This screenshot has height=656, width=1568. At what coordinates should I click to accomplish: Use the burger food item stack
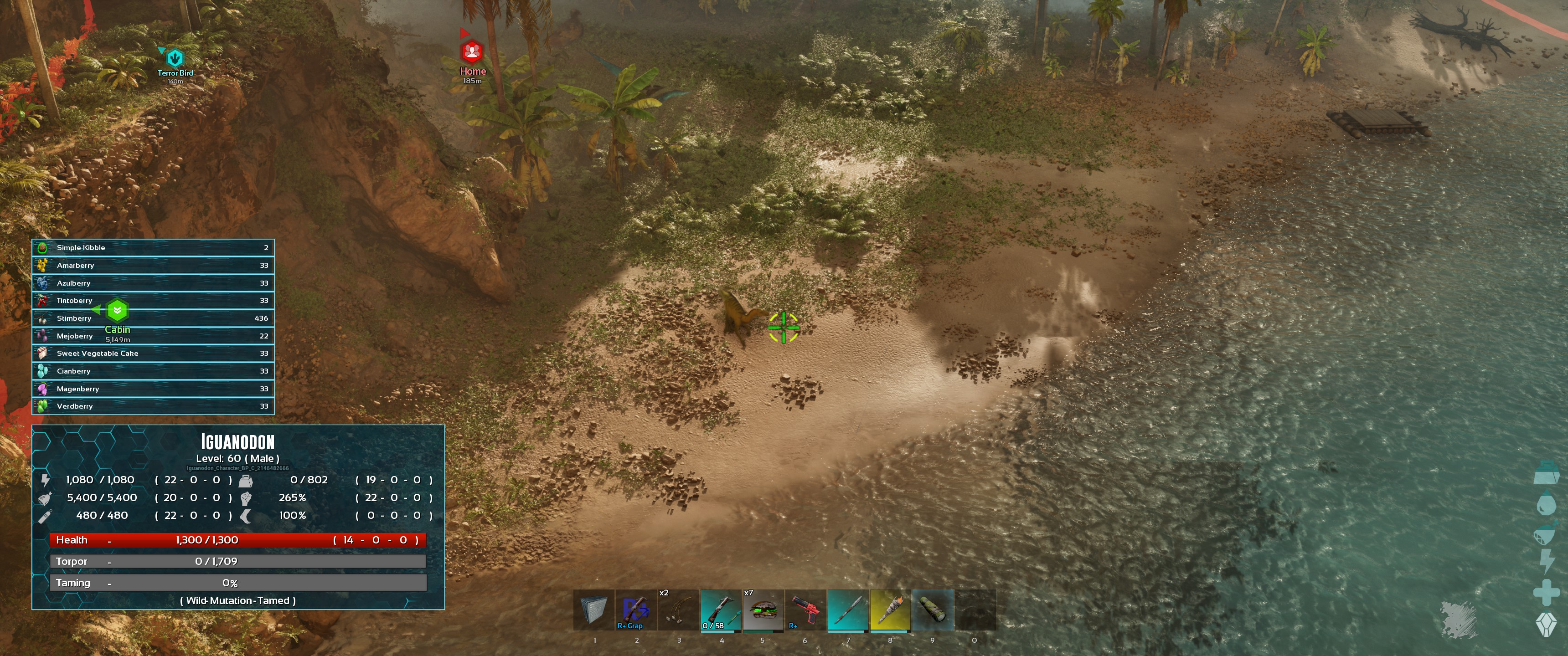(763, 610)
